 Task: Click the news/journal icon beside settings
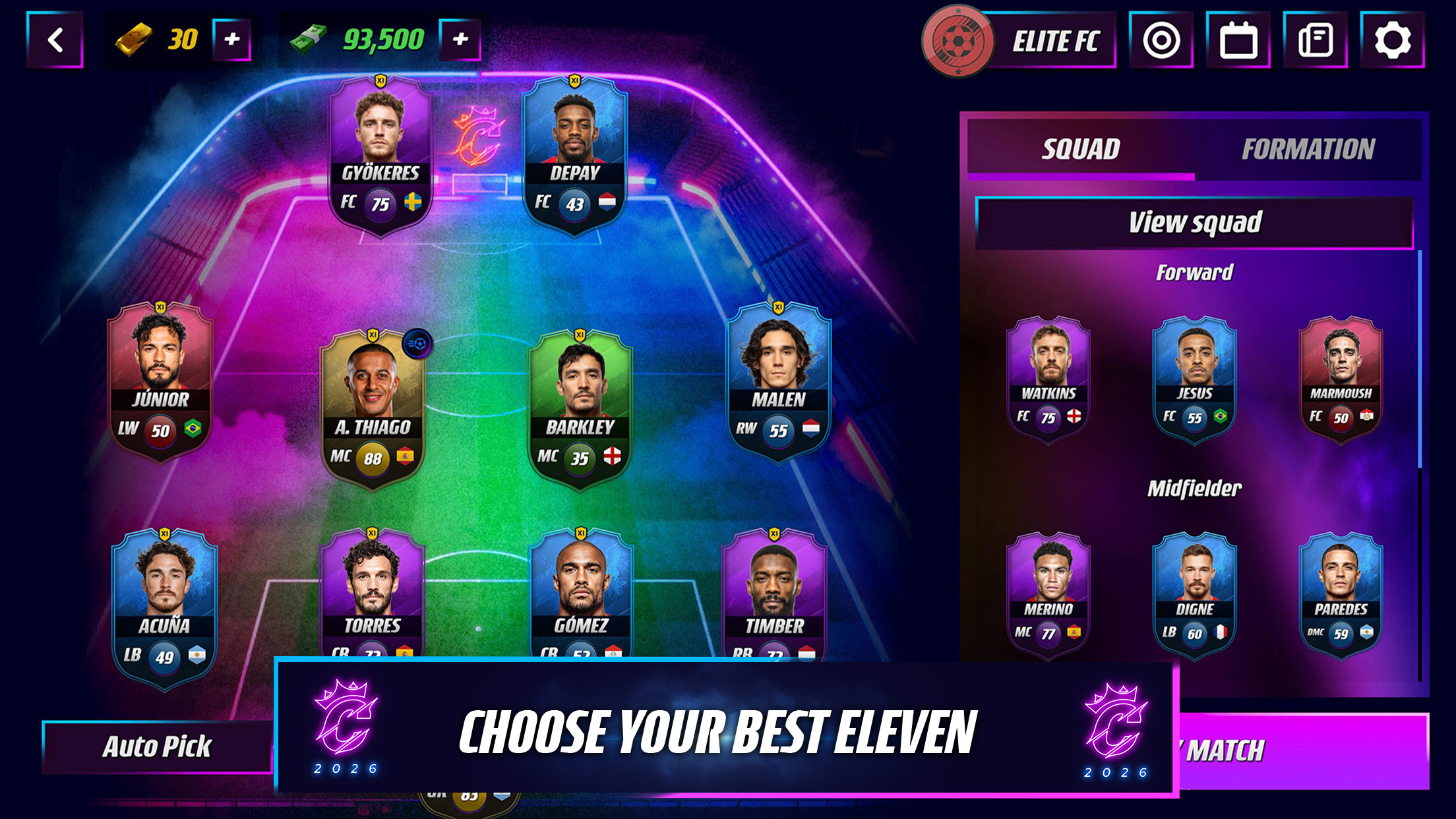(1317, 41)
